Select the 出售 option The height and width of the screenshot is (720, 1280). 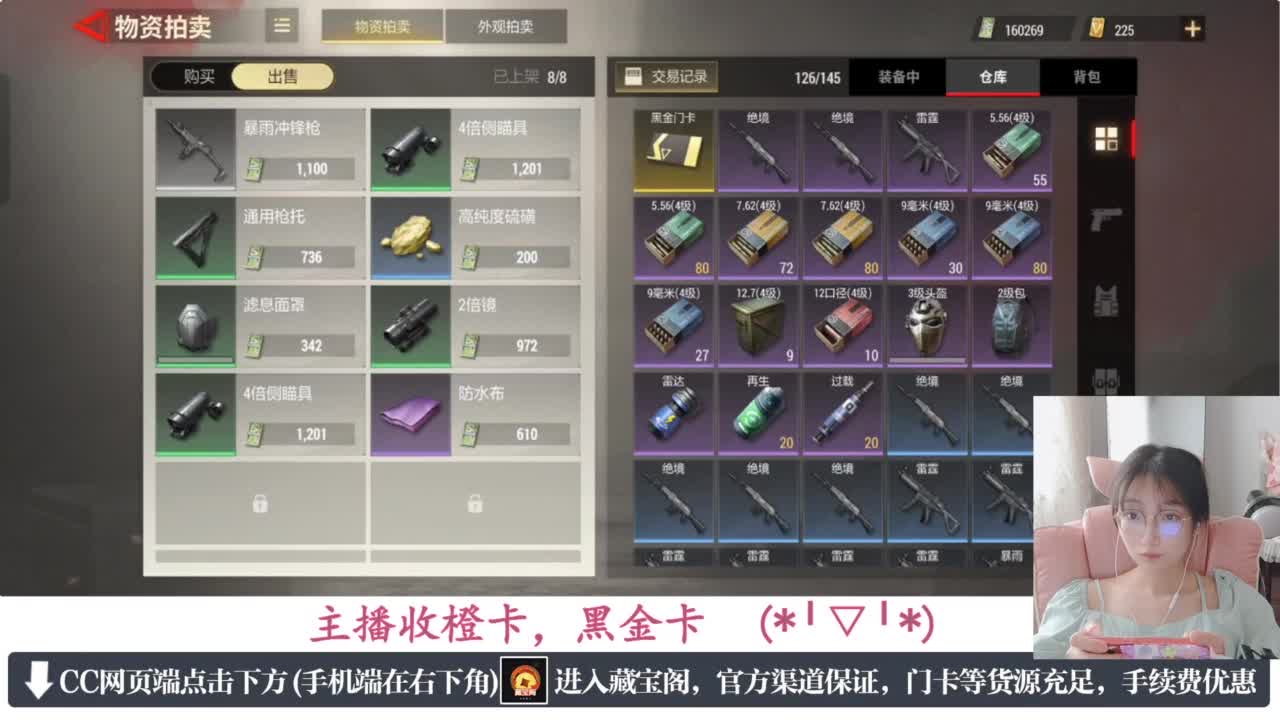[x=281, y=76]
